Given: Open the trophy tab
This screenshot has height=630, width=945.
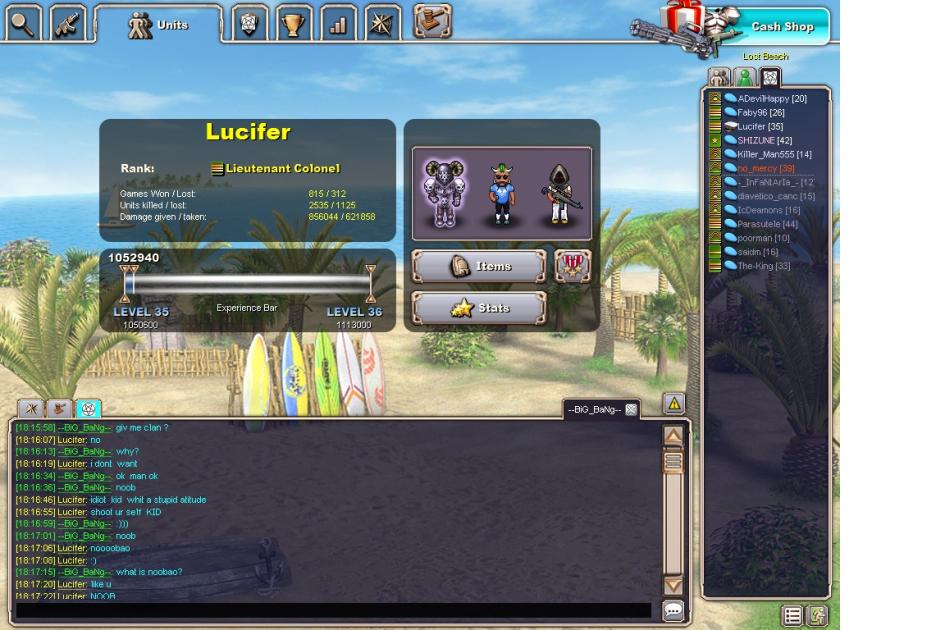Looking at the screenshot, I should 294,23.
